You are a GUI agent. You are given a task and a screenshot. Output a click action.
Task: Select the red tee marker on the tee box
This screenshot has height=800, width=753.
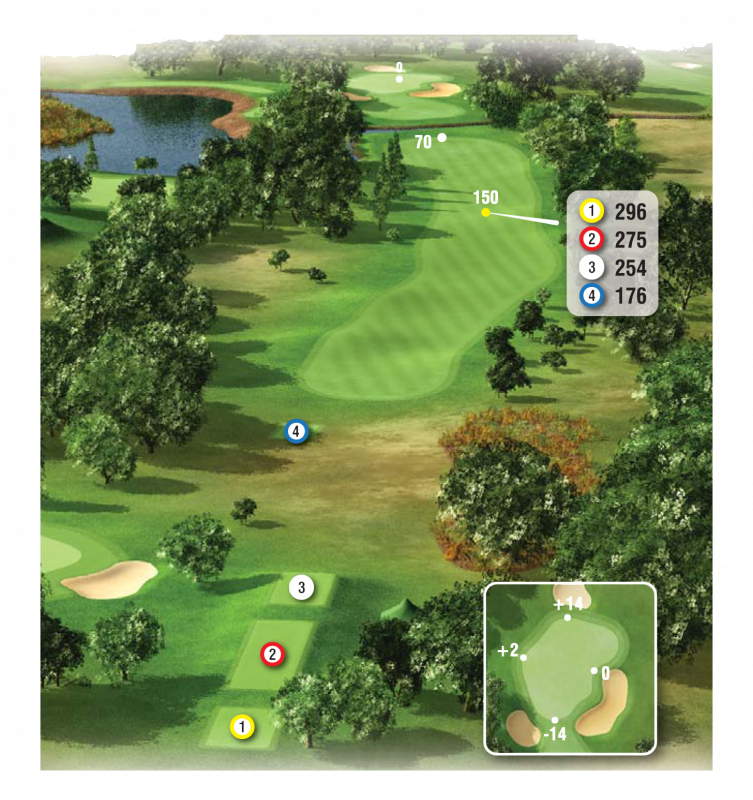272,654
